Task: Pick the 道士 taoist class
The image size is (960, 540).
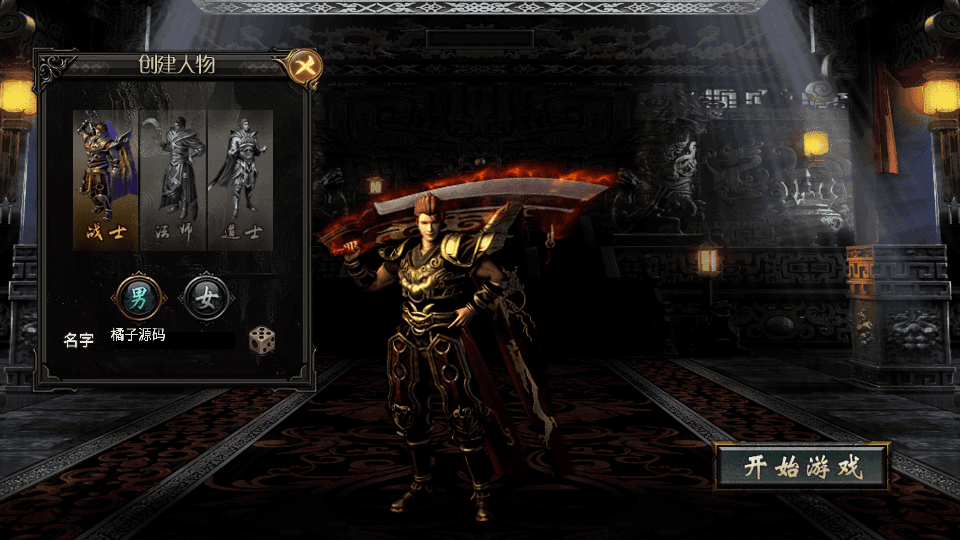Action: point(240,180)
